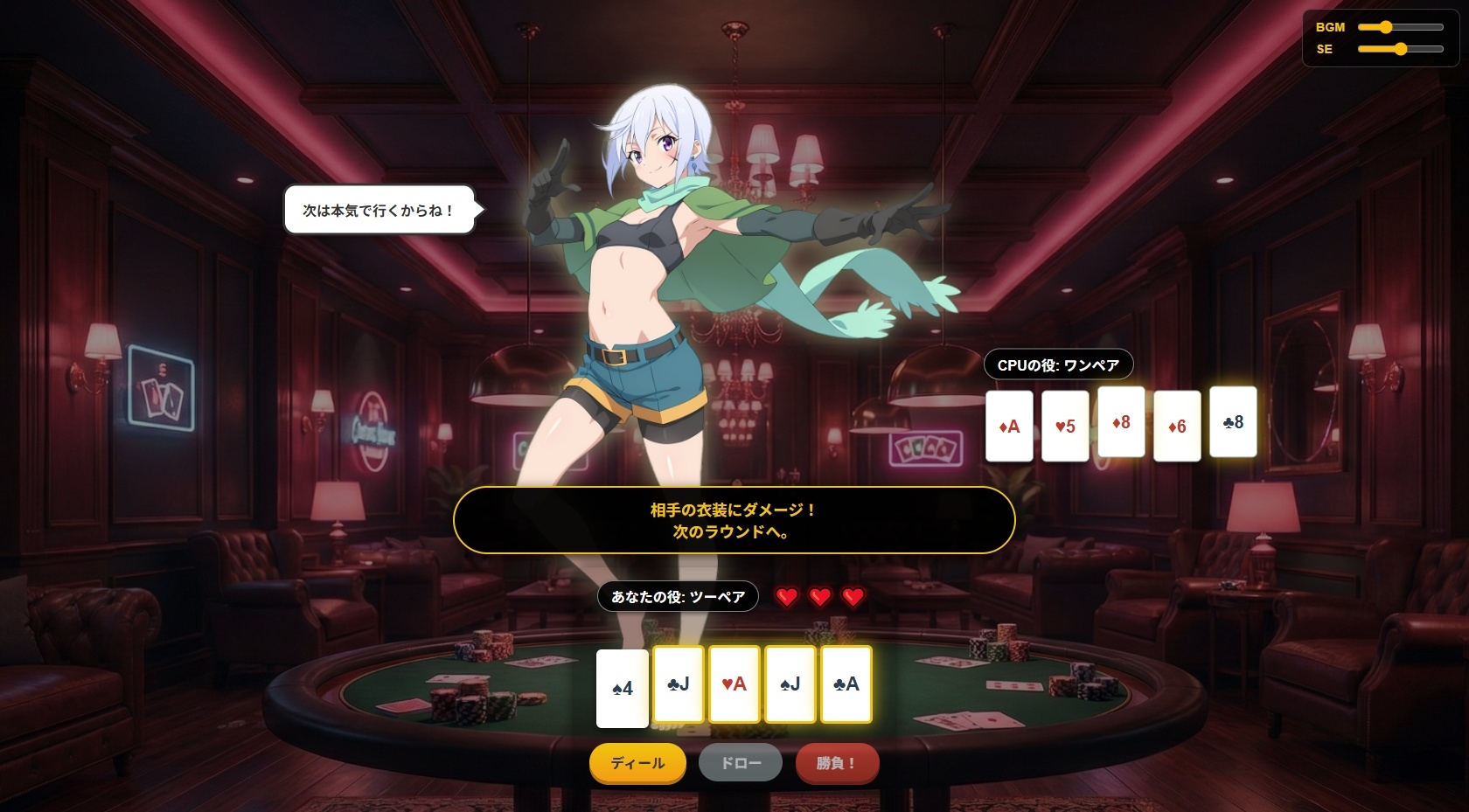This screenshot has height=812, width=1469.
Task: Click the ドロー draw button
Action: [x=741, y=763]
